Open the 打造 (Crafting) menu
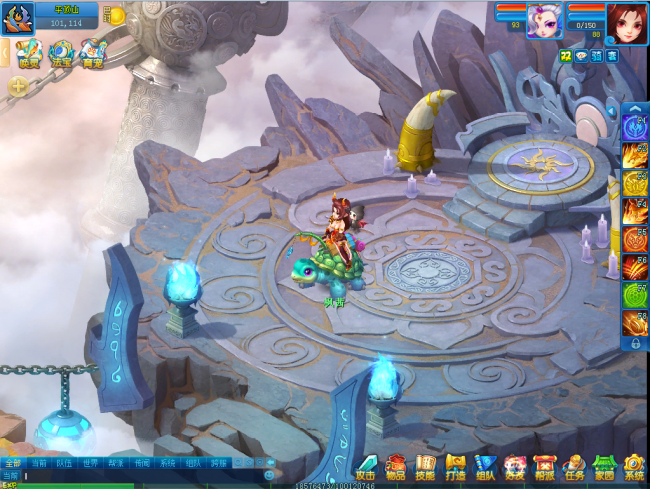 (x=456, y=466)
